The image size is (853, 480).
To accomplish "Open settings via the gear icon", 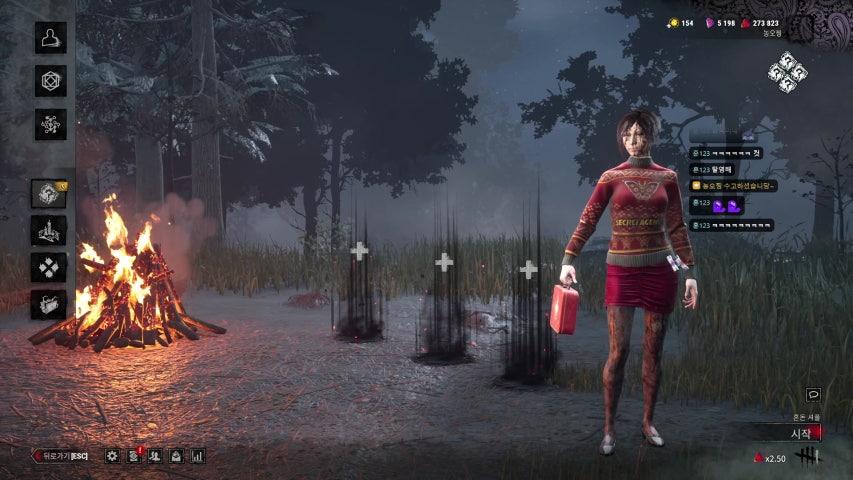I will coord(112,456).
